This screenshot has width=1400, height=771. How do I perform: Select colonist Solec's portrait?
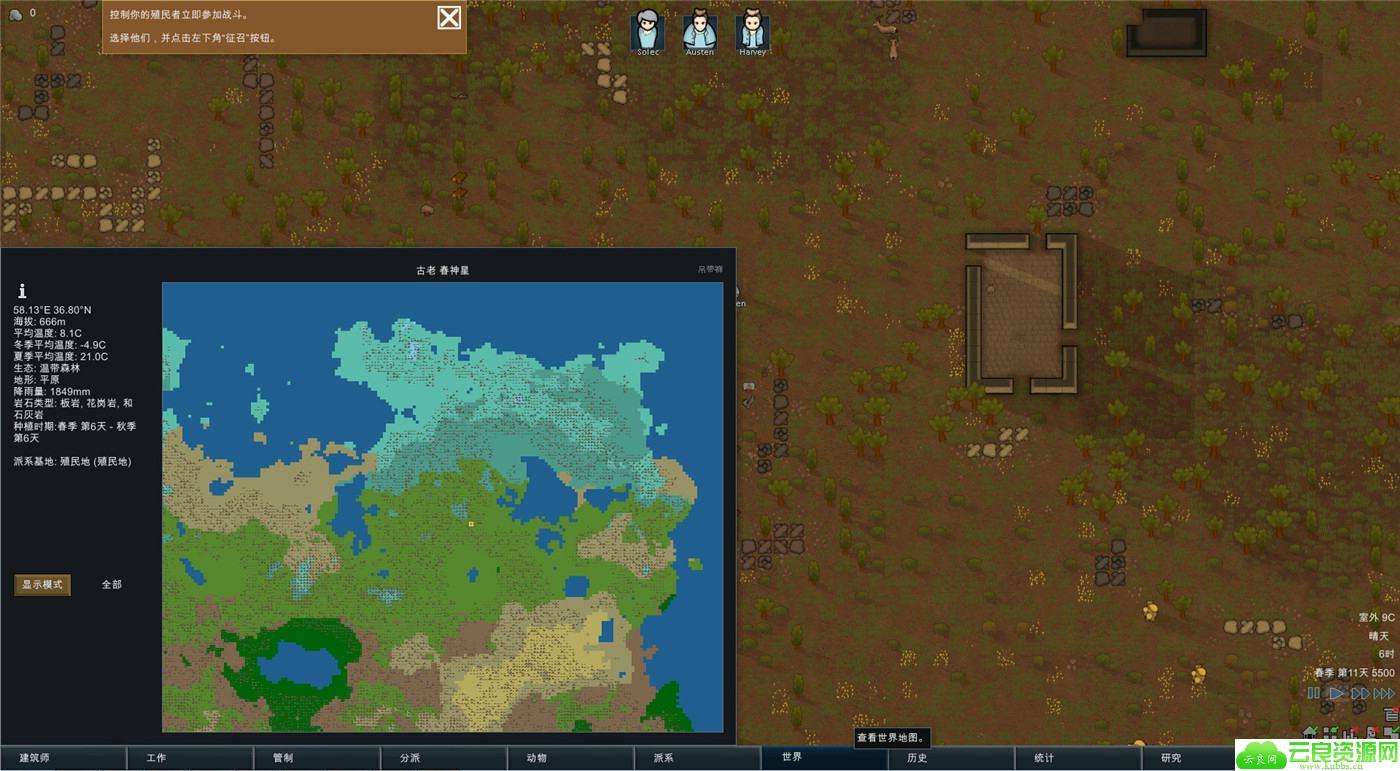647,30
